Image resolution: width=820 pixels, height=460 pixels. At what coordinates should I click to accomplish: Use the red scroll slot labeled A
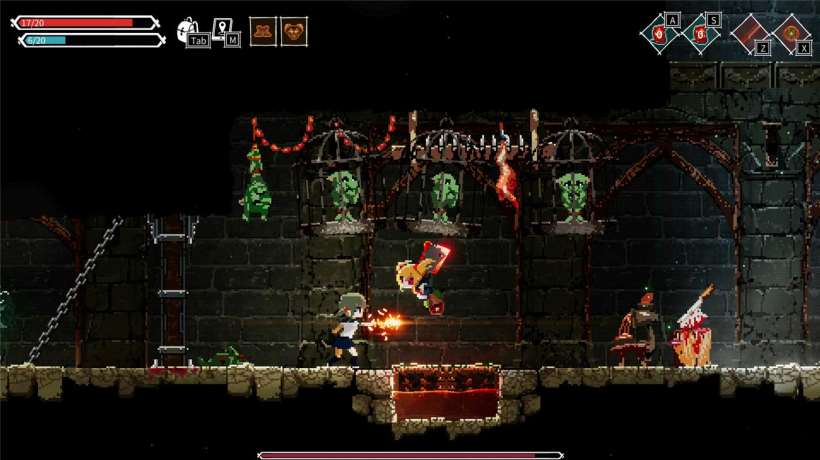pyautogui.click(x=659, y=33)
